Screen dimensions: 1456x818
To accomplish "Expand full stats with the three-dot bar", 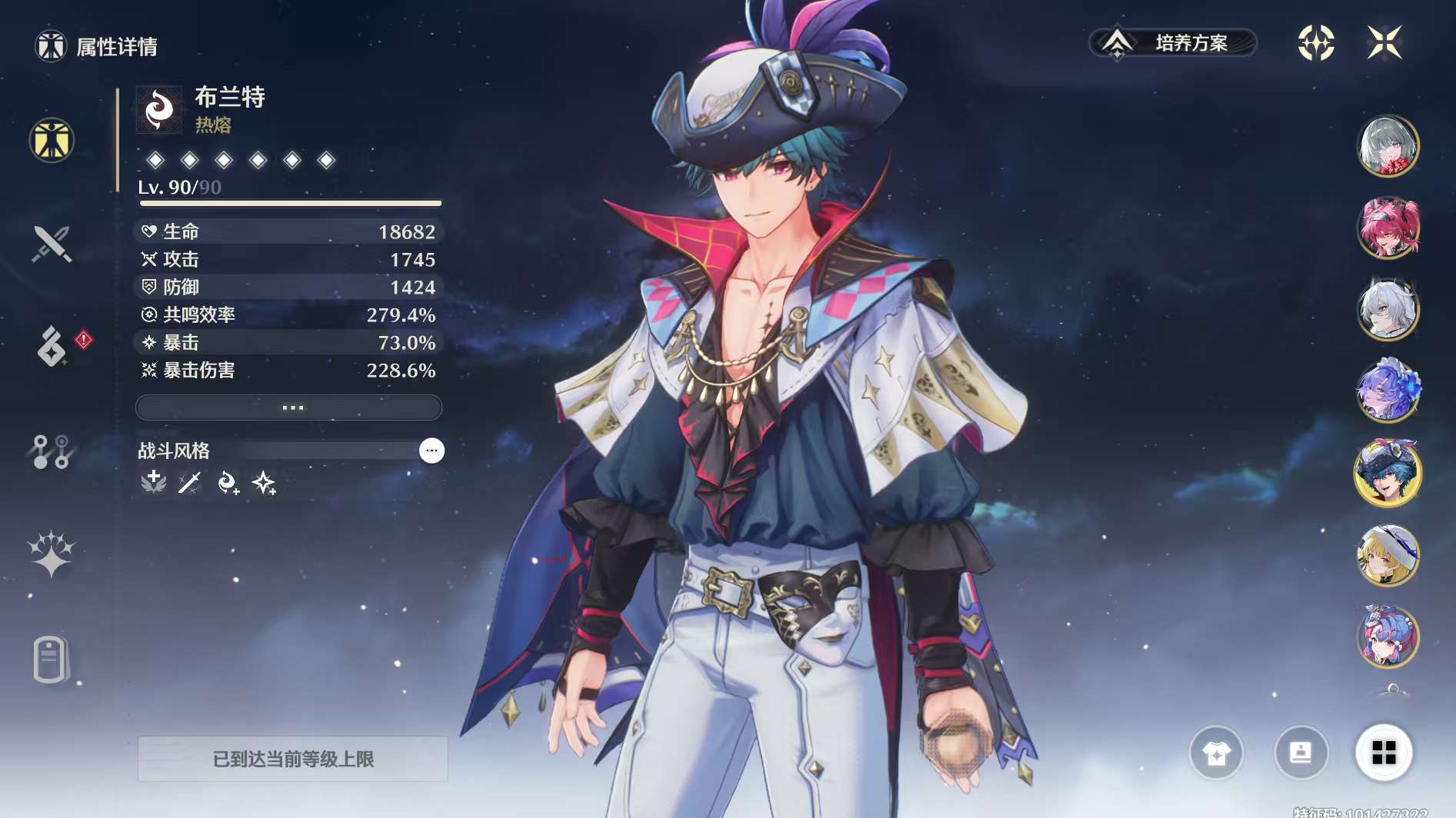I will coord(289,407).
